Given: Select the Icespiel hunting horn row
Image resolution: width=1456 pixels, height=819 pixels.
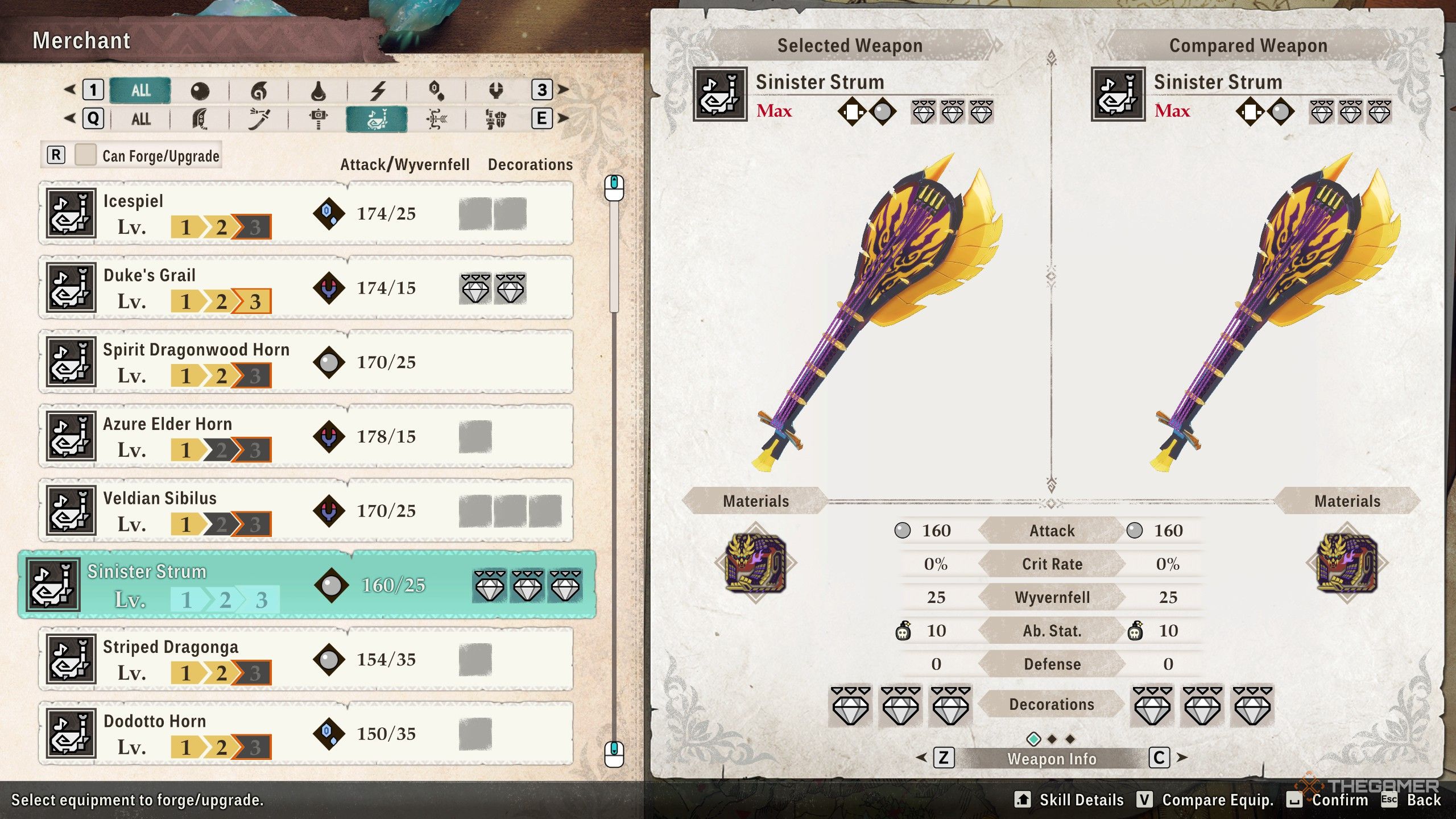Looking at the screenshot, I should pos(305,214).
